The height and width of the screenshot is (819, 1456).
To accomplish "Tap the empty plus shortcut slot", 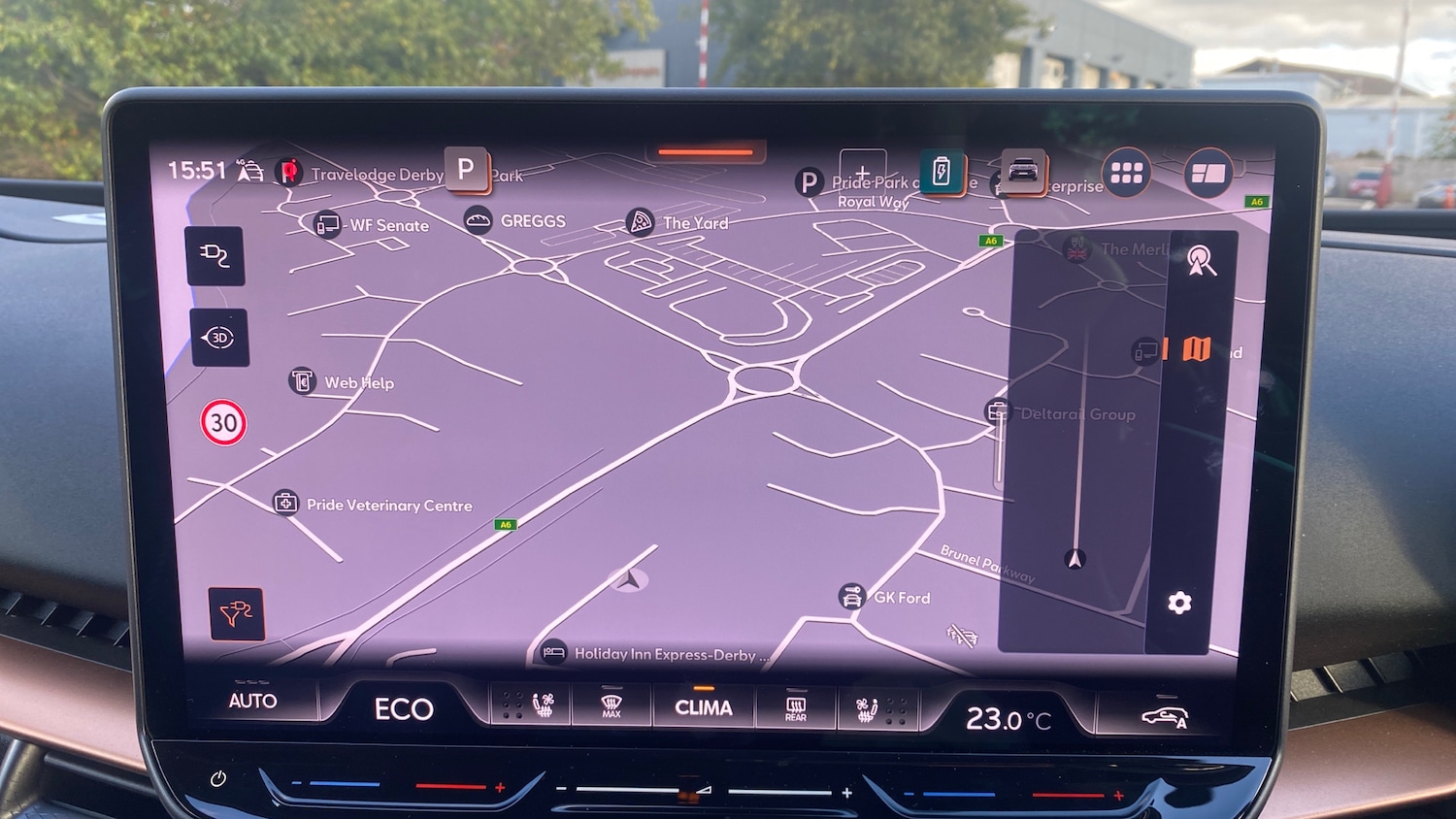I will [862, 171].
